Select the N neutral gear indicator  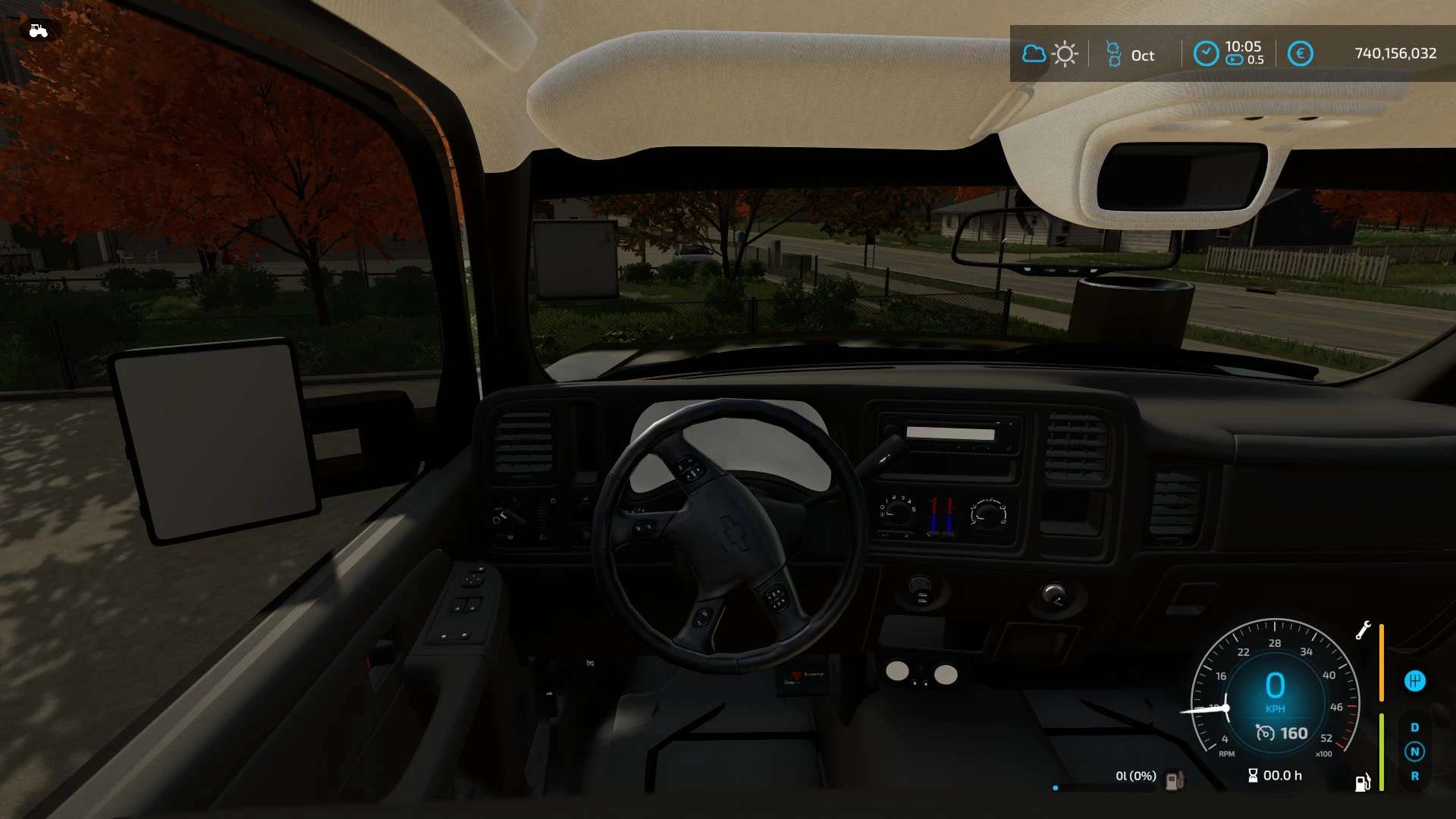pos(1414,752)
